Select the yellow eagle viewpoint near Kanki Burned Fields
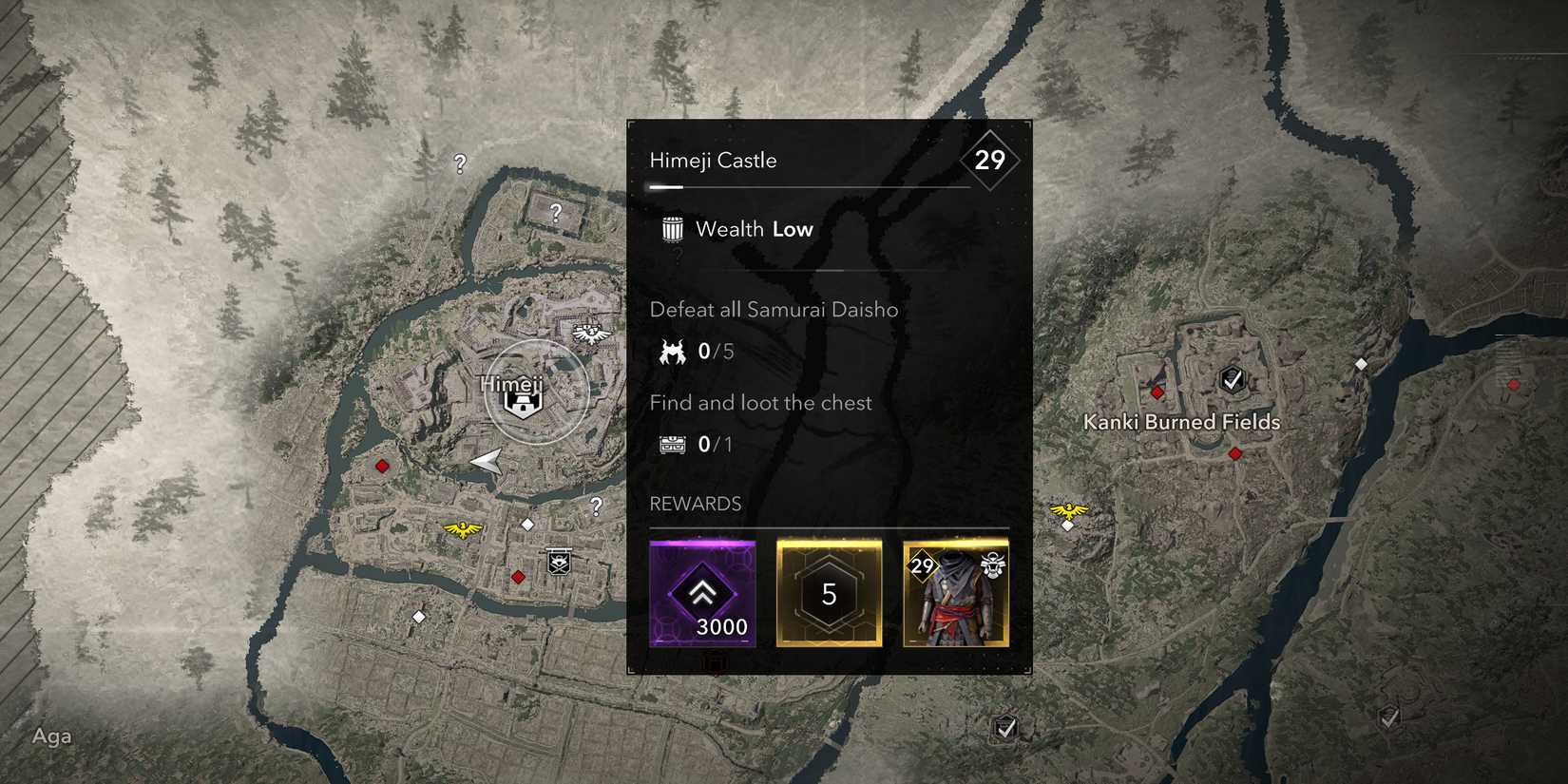The width and height of the screenshot is (1568, 784). coord(1069,511)
